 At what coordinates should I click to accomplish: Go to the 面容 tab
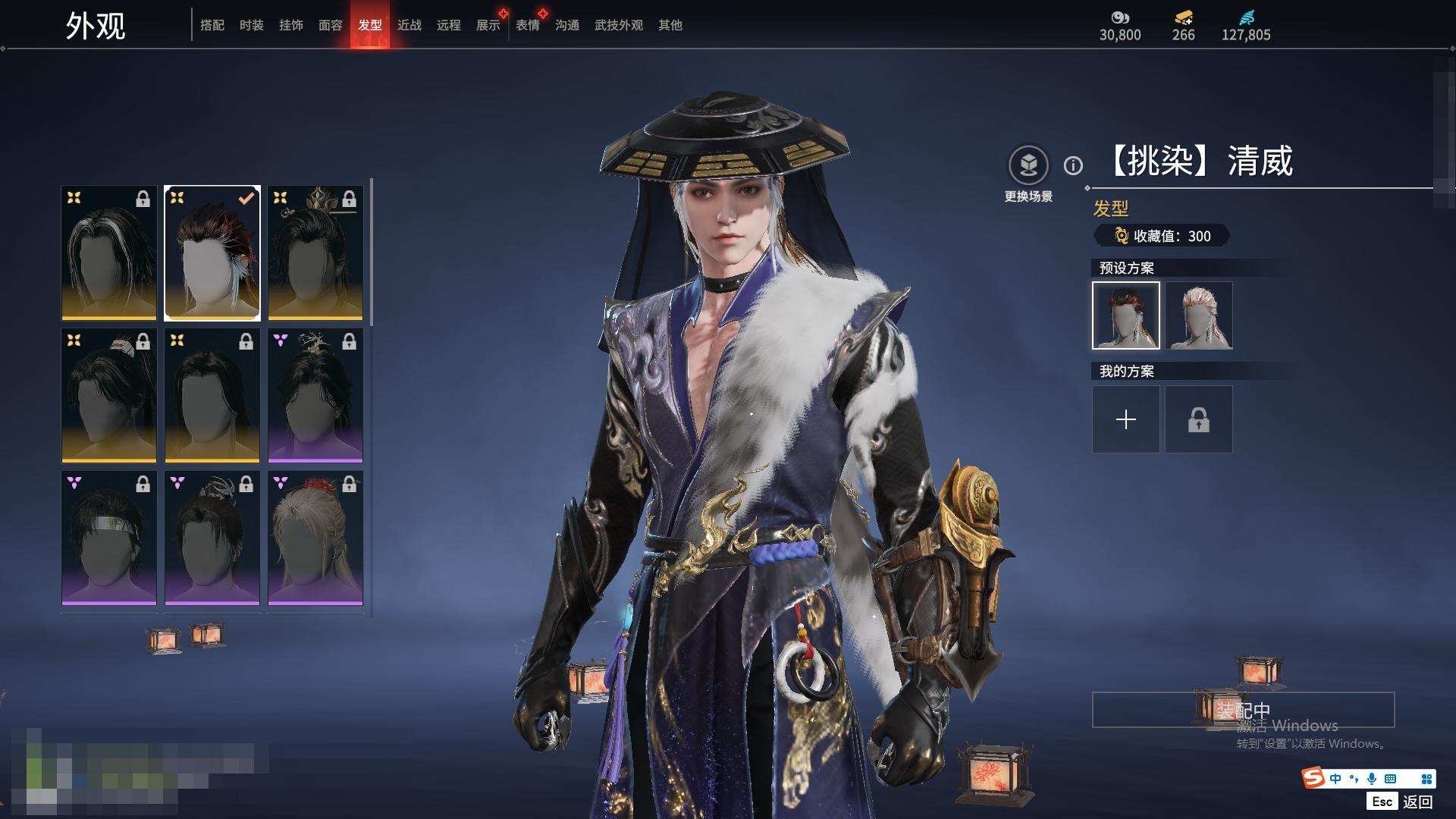330,25
